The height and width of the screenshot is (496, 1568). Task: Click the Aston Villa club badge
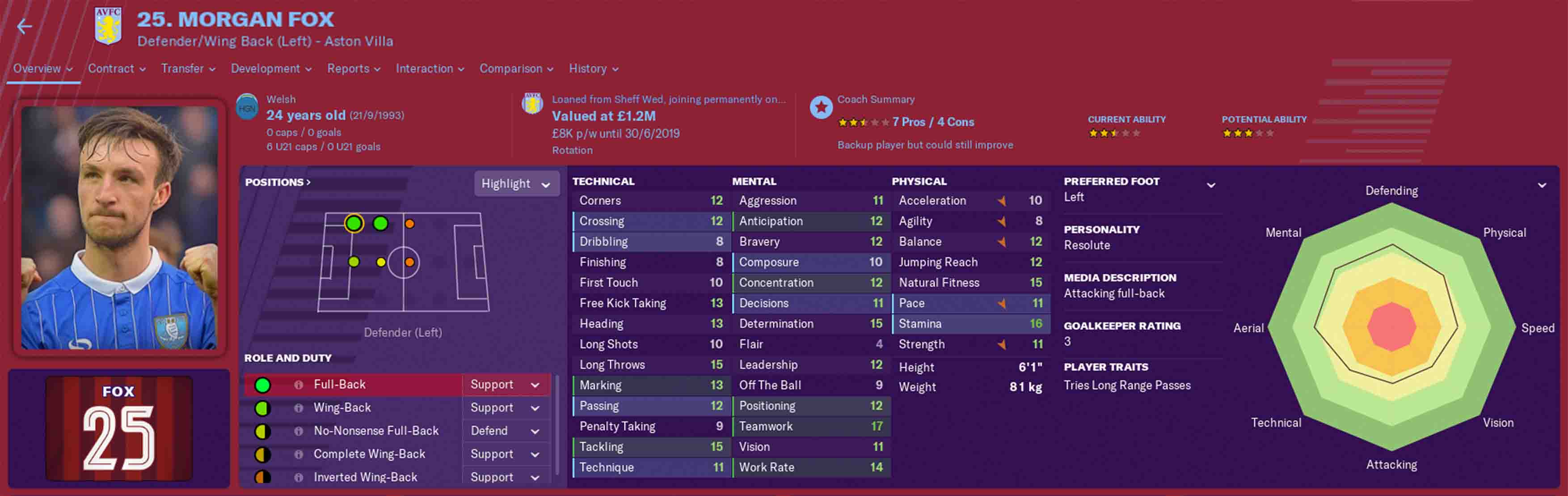[x=108, y=26]
